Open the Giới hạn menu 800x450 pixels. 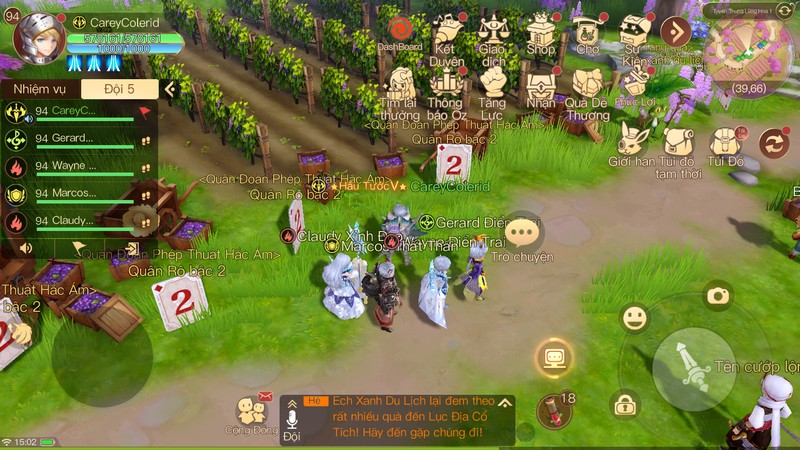pos(633,143)
